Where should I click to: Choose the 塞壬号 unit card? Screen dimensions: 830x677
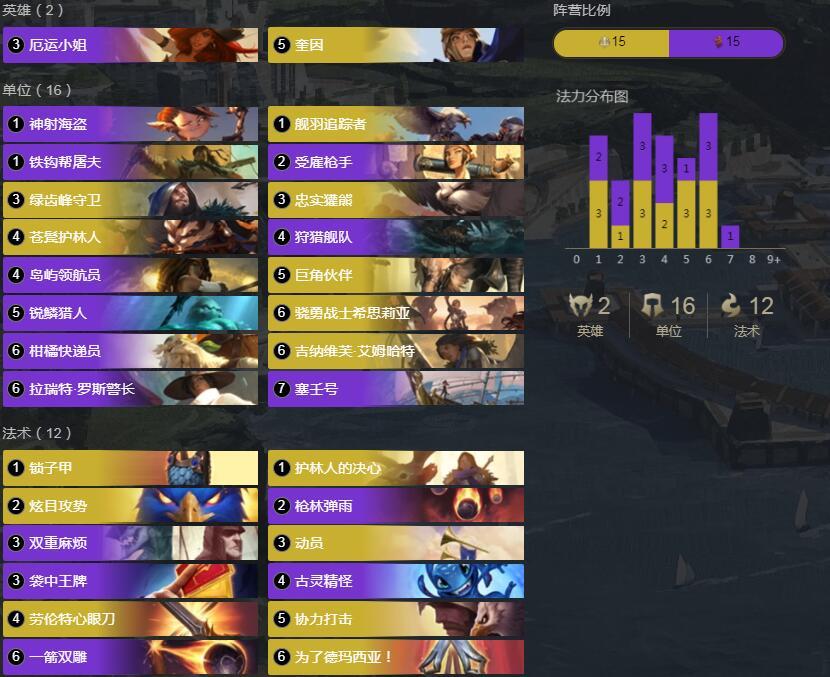point(395,389)
